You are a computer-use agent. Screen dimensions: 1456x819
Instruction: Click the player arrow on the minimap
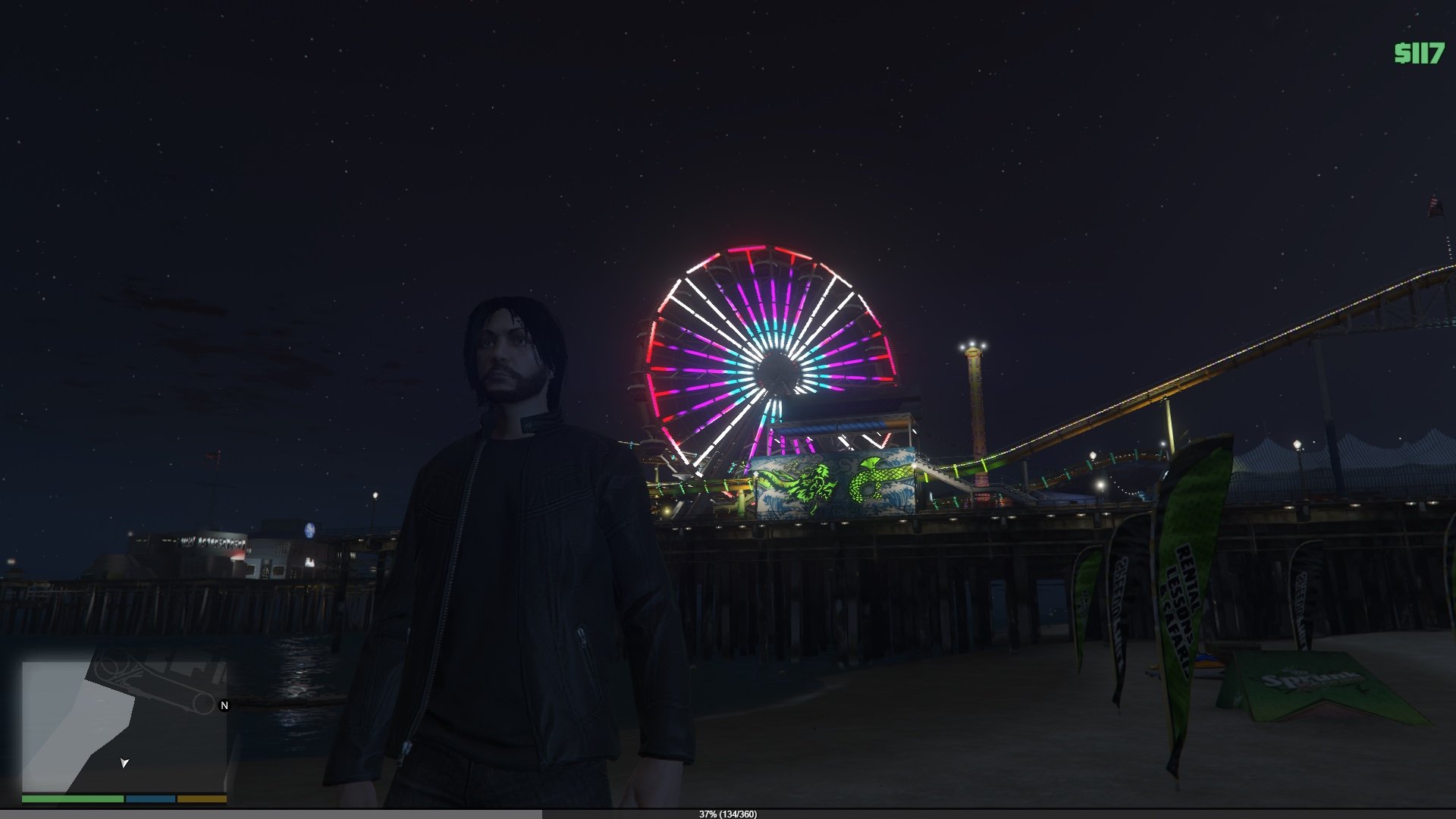(124, 762)
